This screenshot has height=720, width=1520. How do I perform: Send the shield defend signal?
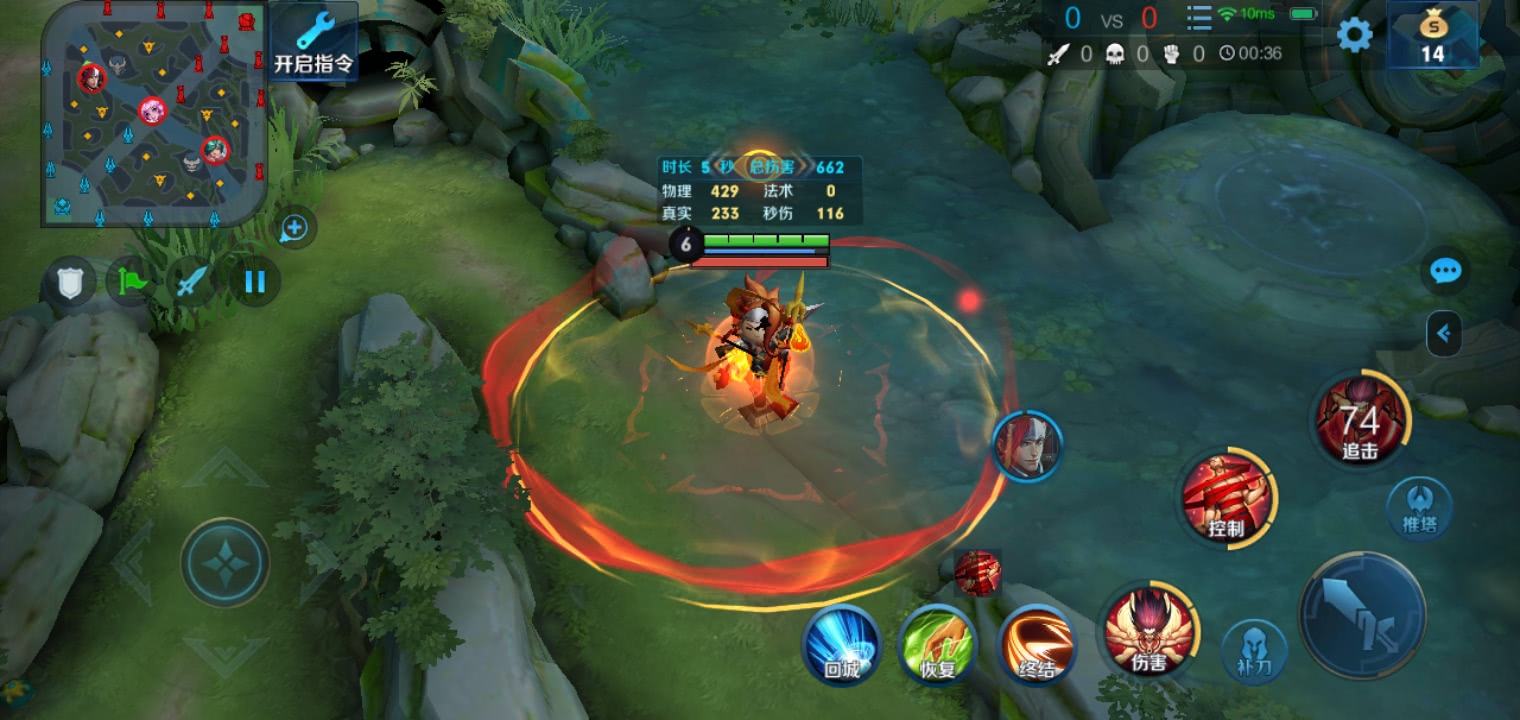pyautogui.click(x=68, y=283)
